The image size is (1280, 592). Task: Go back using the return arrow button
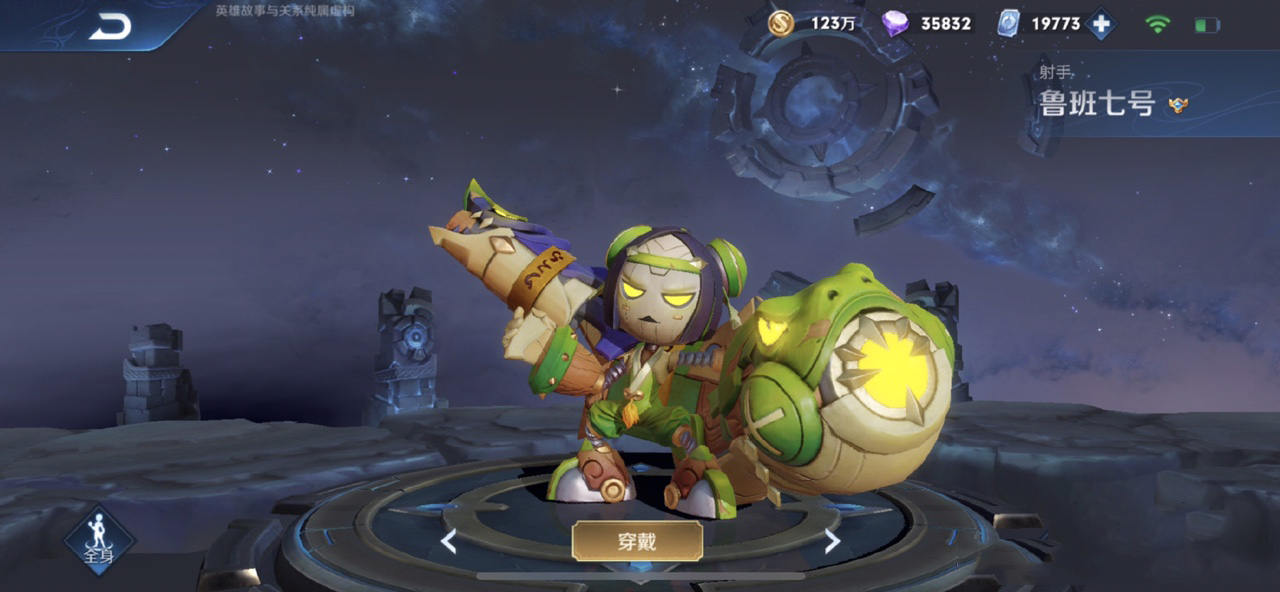[110, 27]
